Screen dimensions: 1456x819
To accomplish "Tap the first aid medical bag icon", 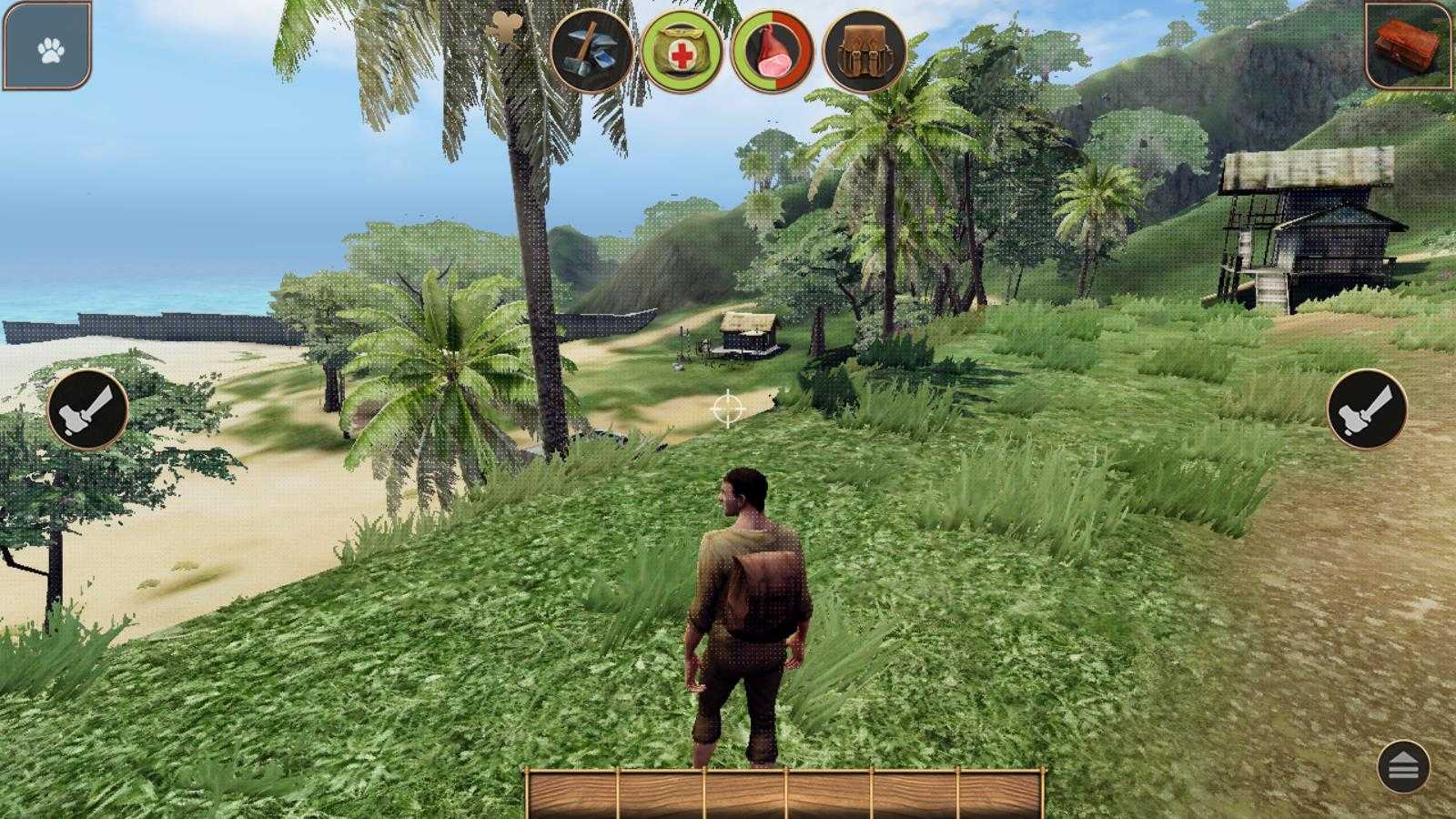I will click(682, 52).
